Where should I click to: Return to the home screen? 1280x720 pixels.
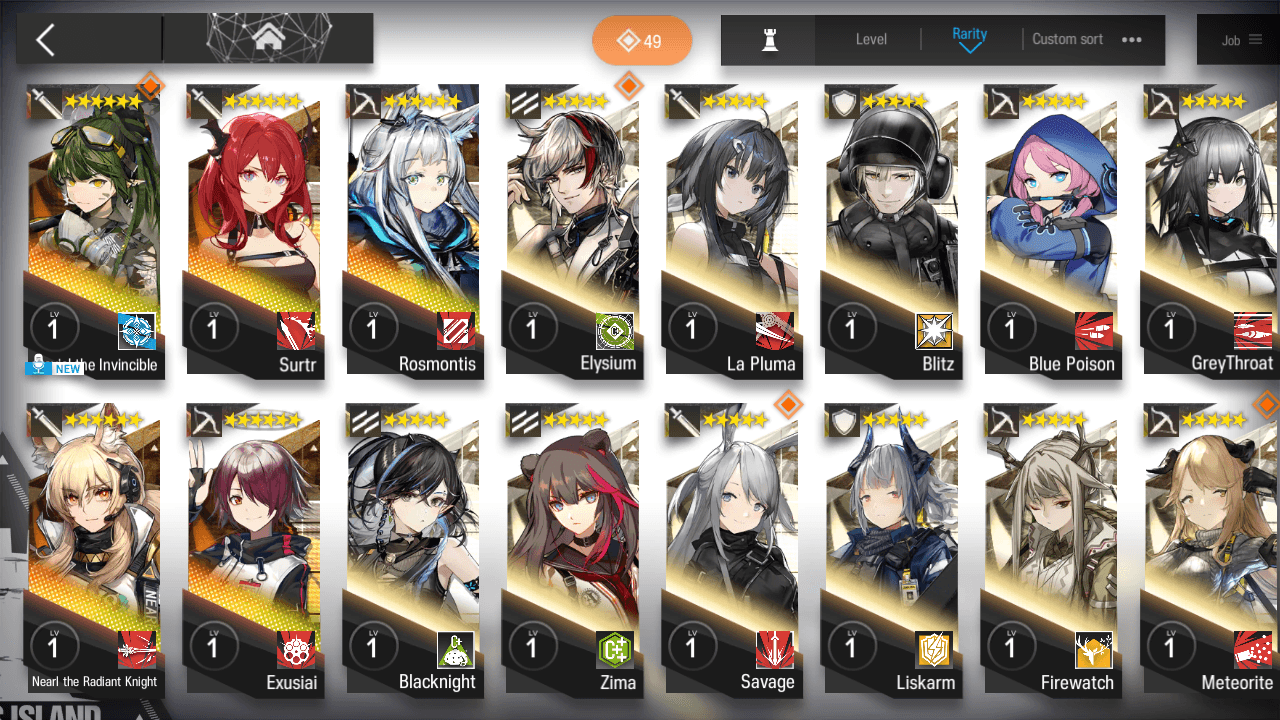point(267,40)
